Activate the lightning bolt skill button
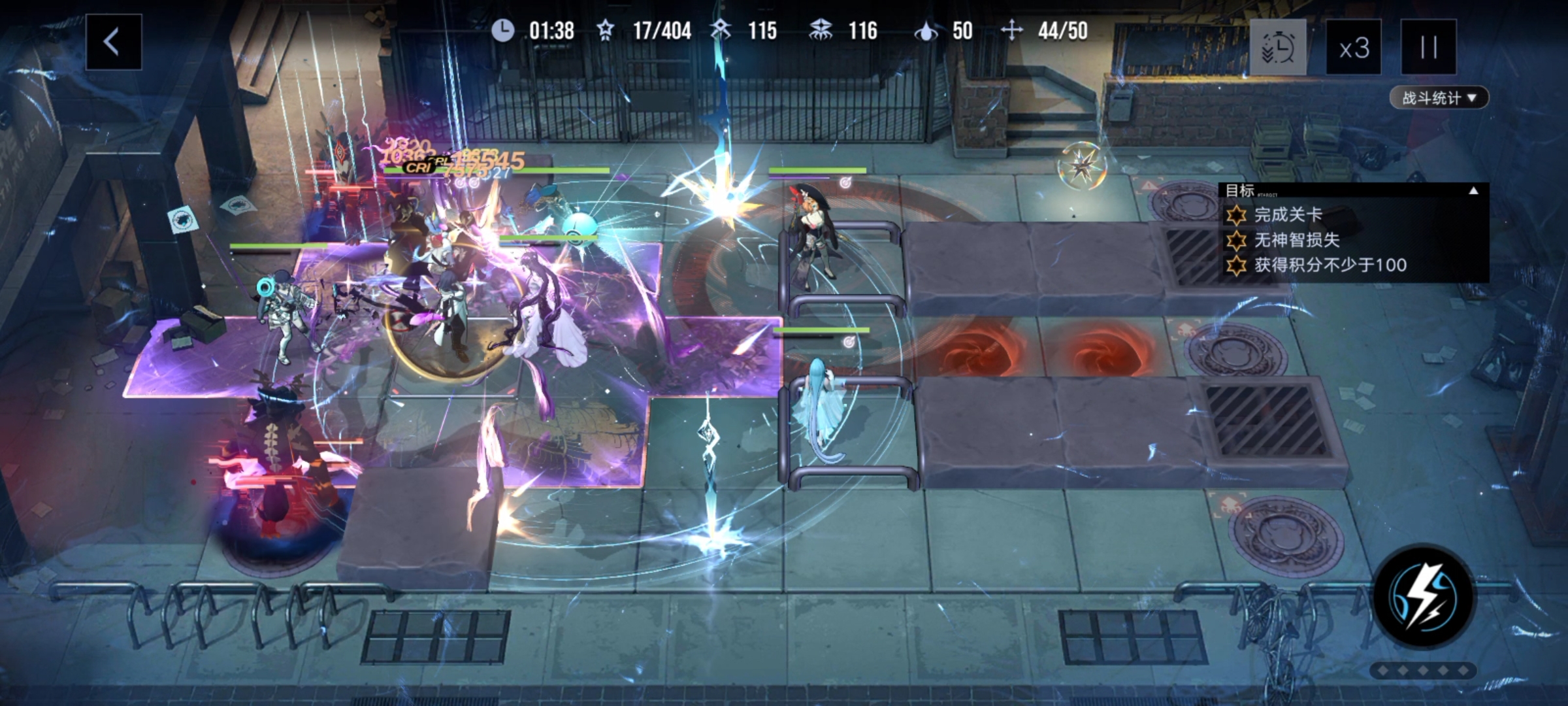 click(1424, 597)
